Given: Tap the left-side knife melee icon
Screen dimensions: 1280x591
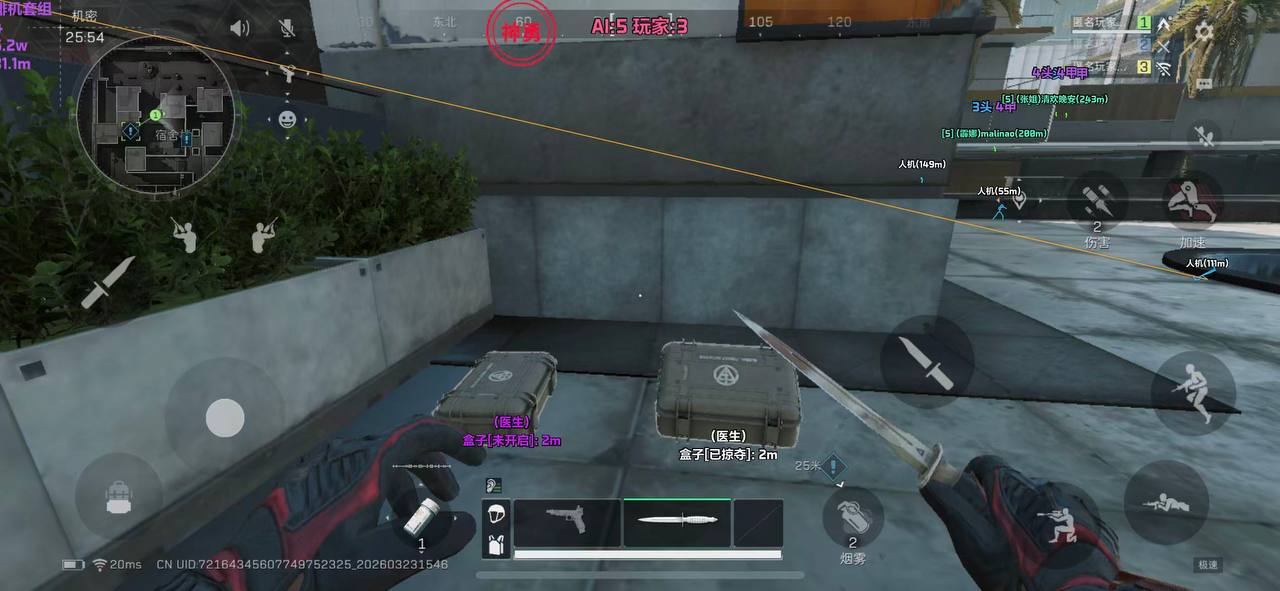Looking at the screenshot, I should pos(107,282).
